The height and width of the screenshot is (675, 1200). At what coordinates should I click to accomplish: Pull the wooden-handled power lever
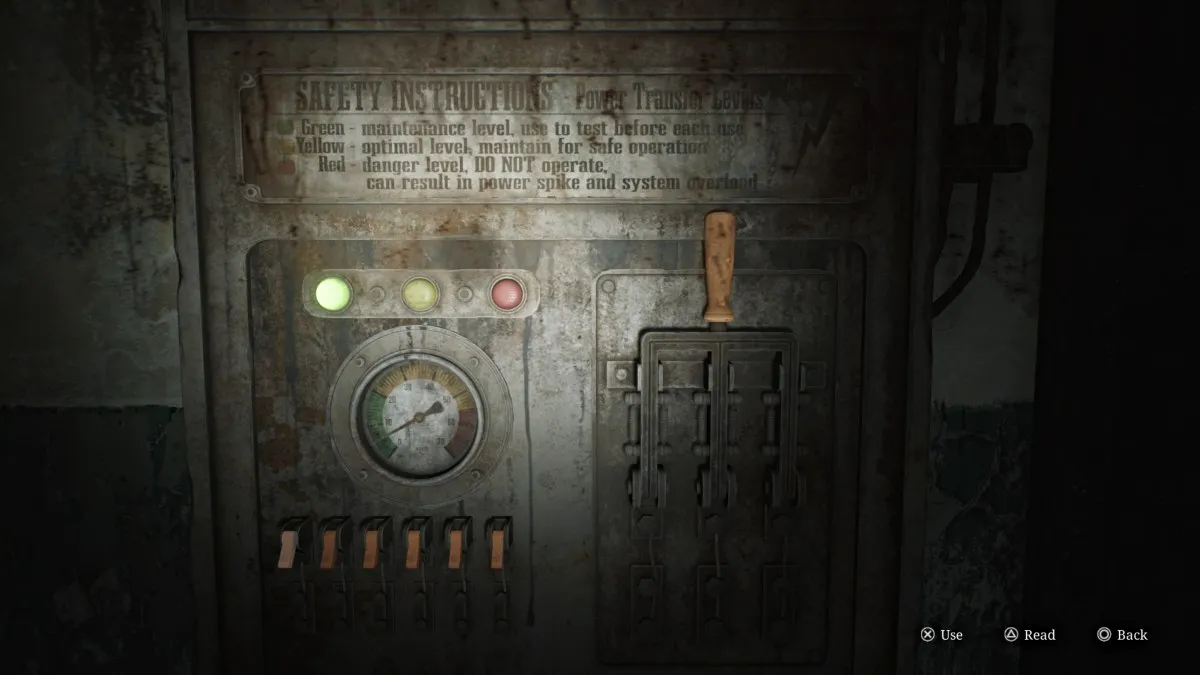pyautogui.click(x=719, y=265)
